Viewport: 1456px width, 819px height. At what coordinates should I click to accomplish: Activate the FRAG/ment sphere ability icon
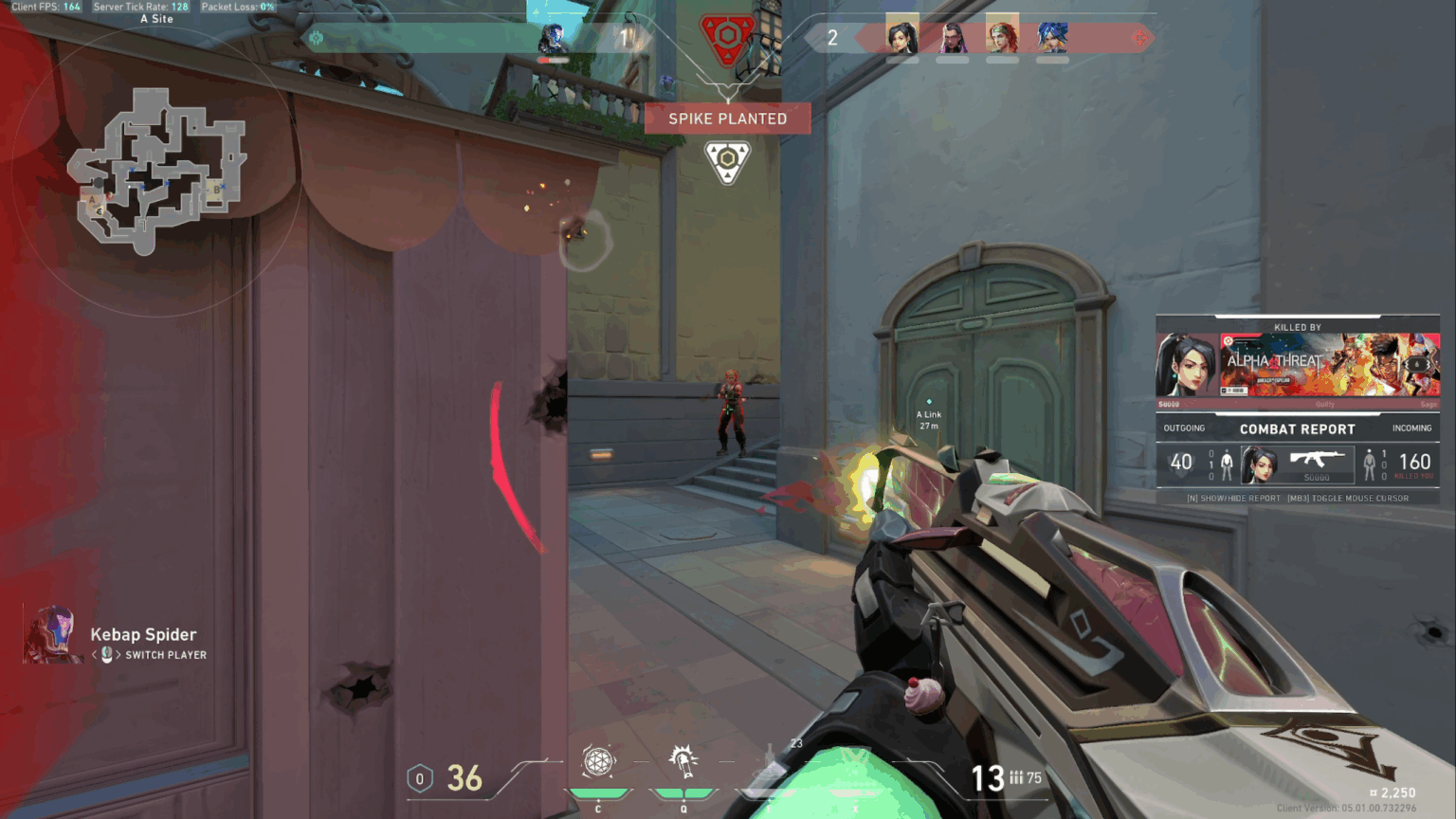click(598, 761)
